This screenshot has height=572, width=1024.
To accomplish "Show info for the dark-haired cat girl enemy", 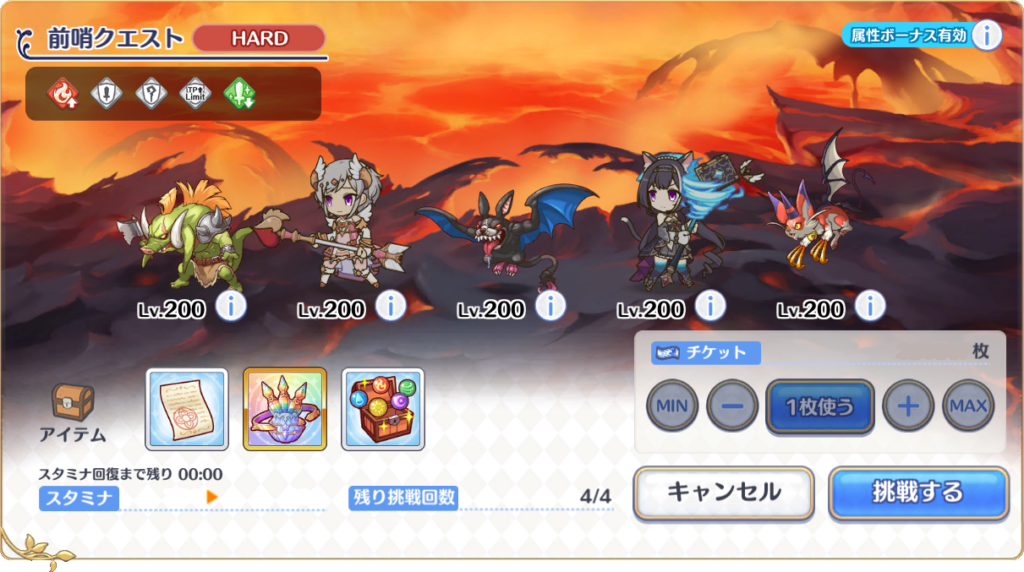I will pos(711,306).
